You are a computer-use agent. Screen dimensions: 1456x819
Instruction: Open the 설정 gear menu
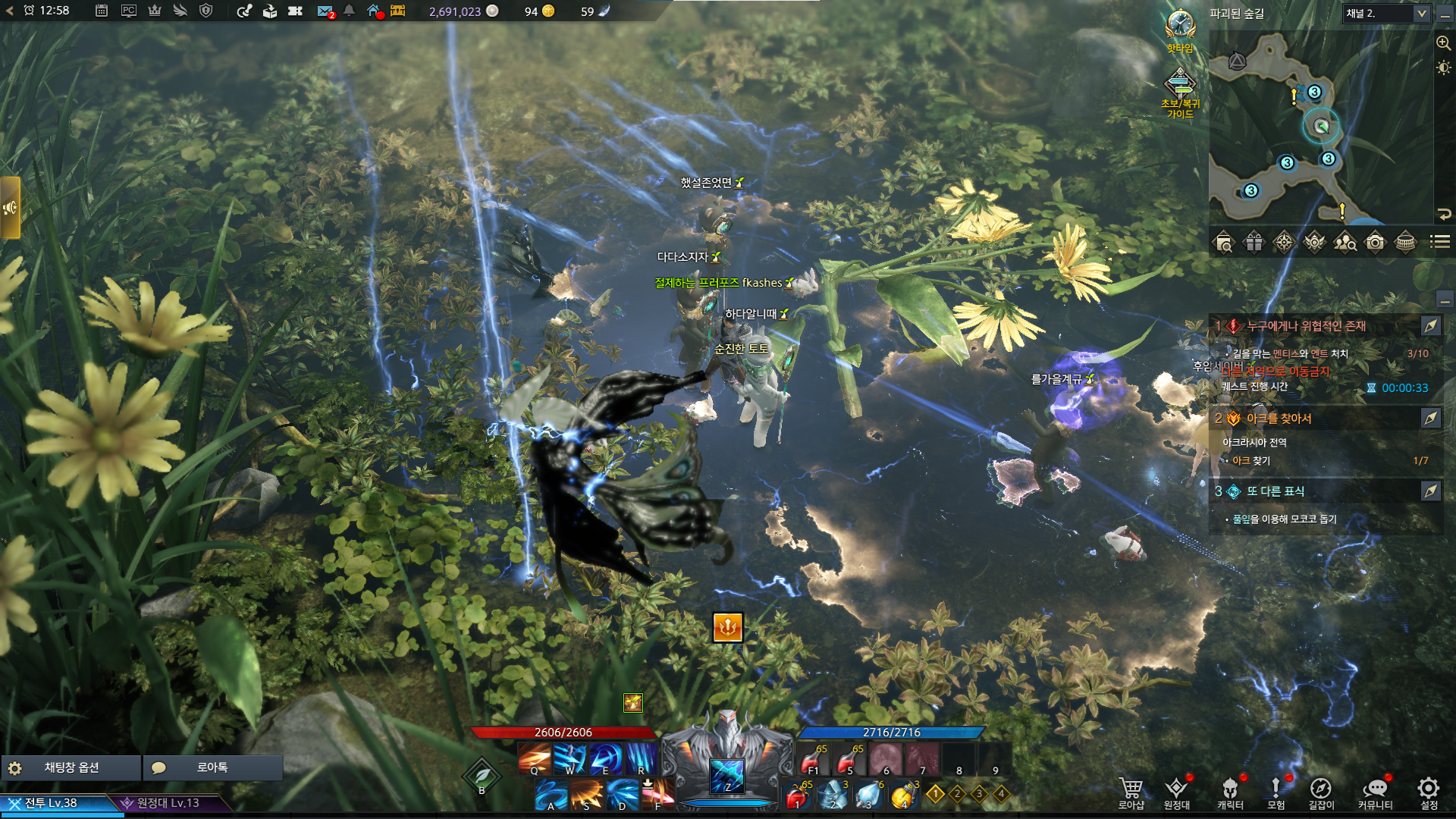pyautogui.click(x=1429, y=790)
